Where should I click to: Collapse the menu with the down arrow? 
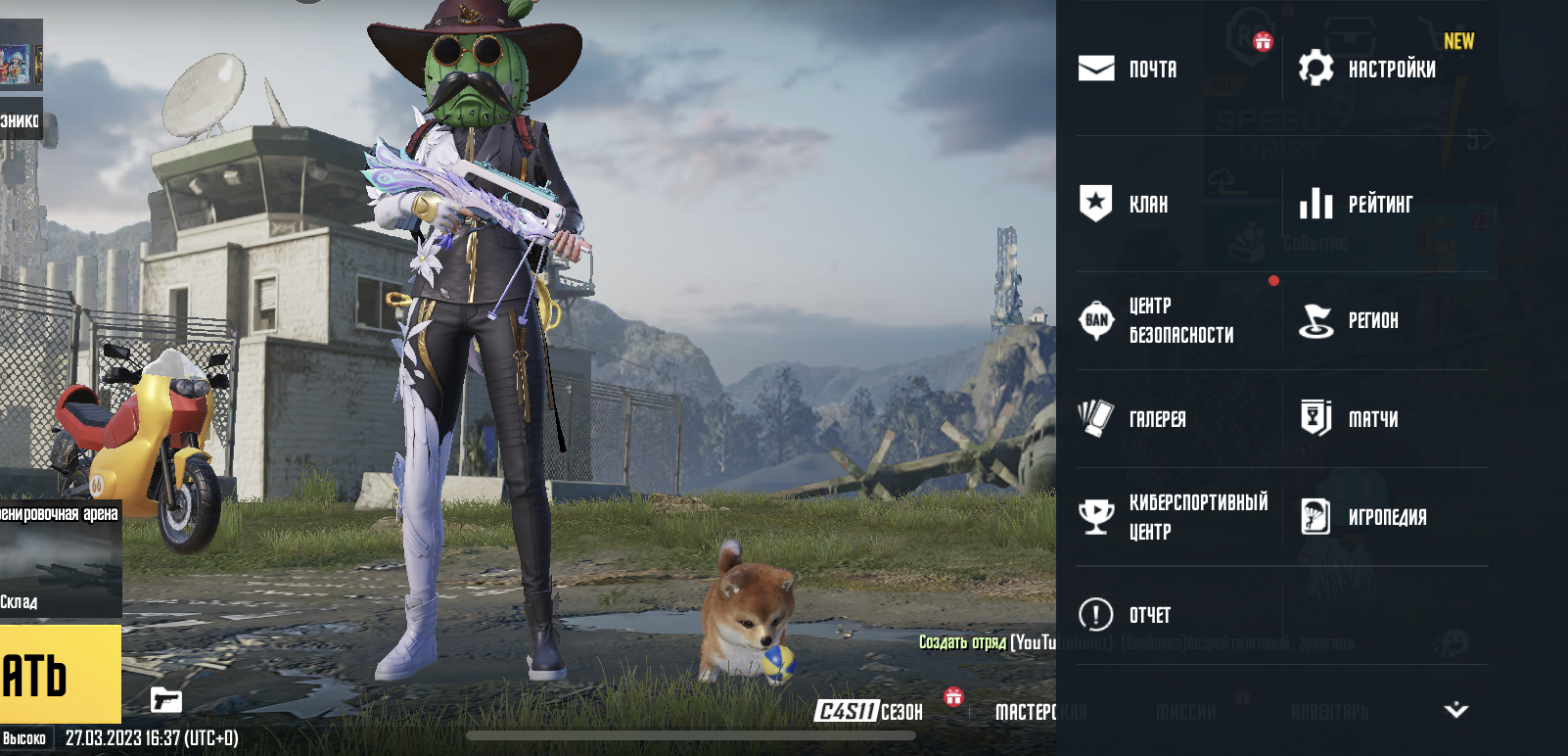[x=1455, y=710]
